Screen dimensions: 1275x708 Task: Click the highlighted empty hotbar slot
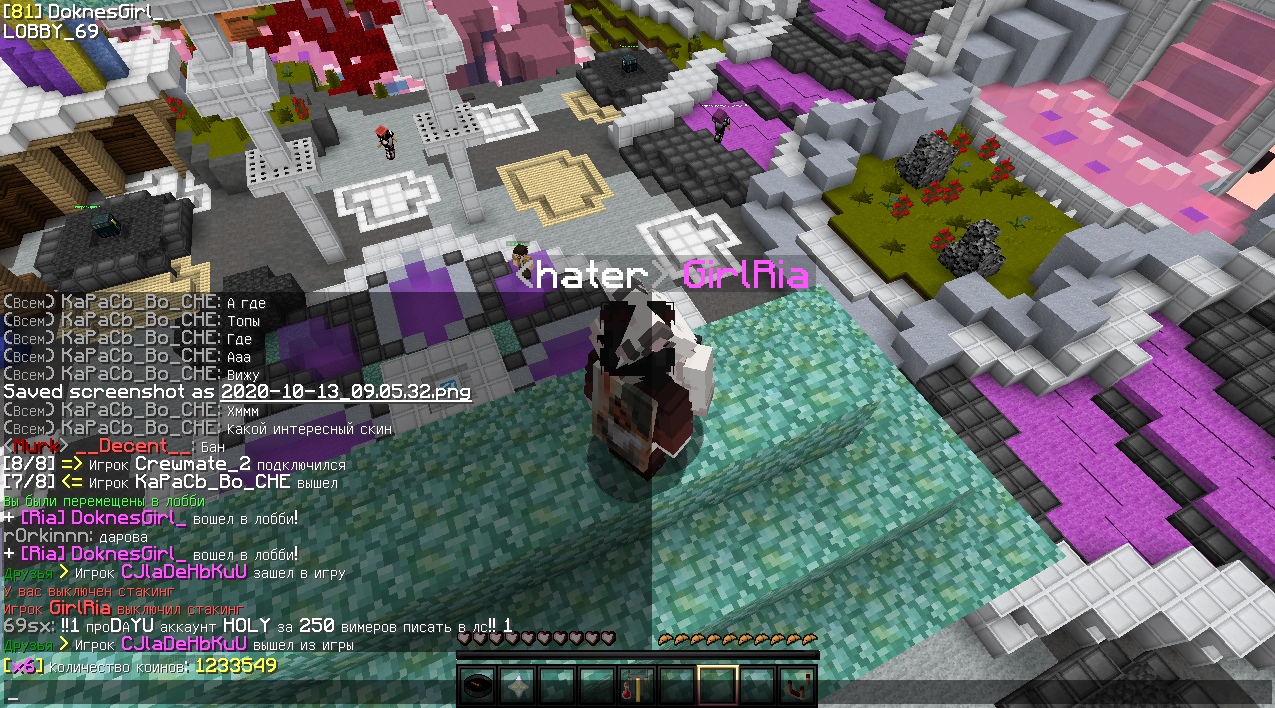click(718, 686)
